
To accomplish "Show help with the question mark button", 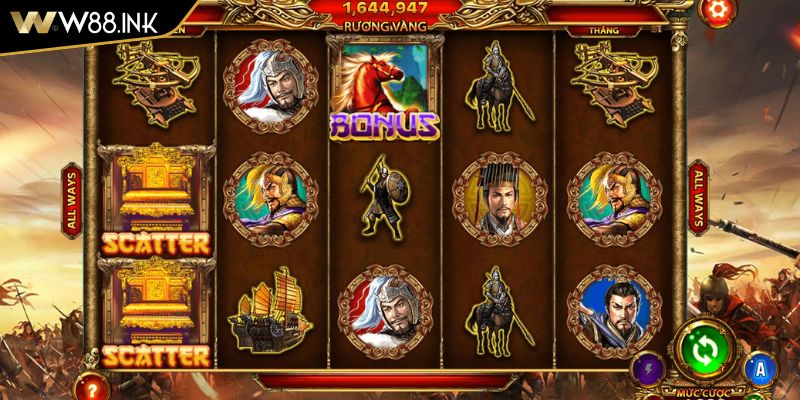I will (x=94, y=385).
